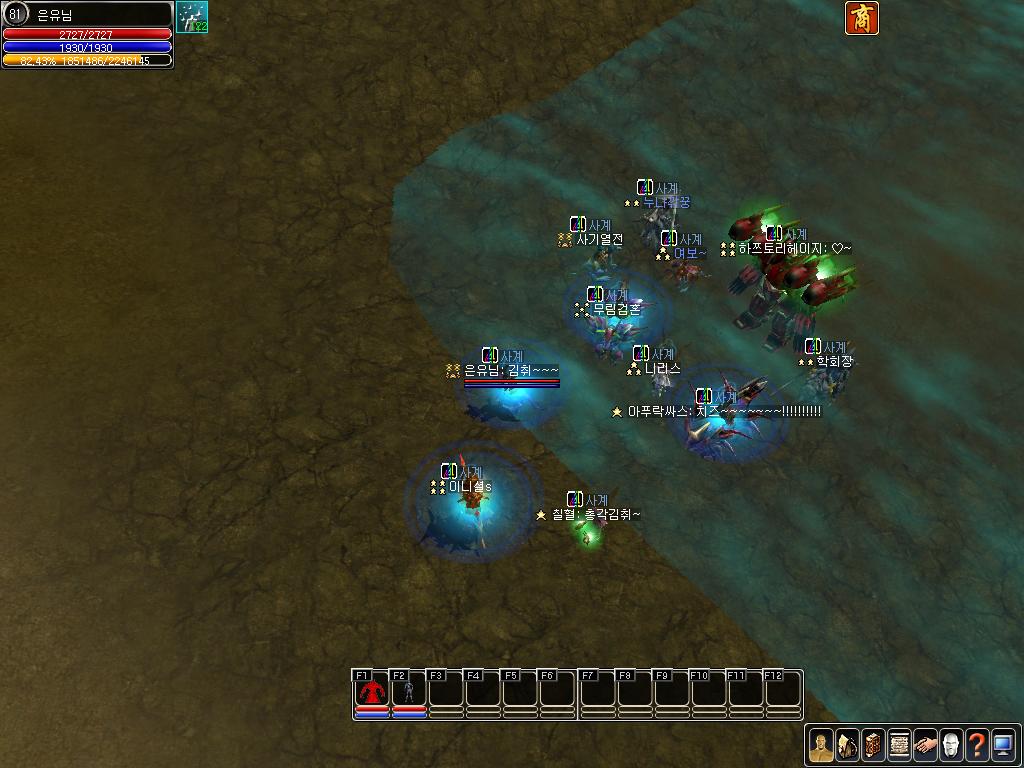Click the handshake trade icon
The image size is (1024, 768).
point(925,745)
